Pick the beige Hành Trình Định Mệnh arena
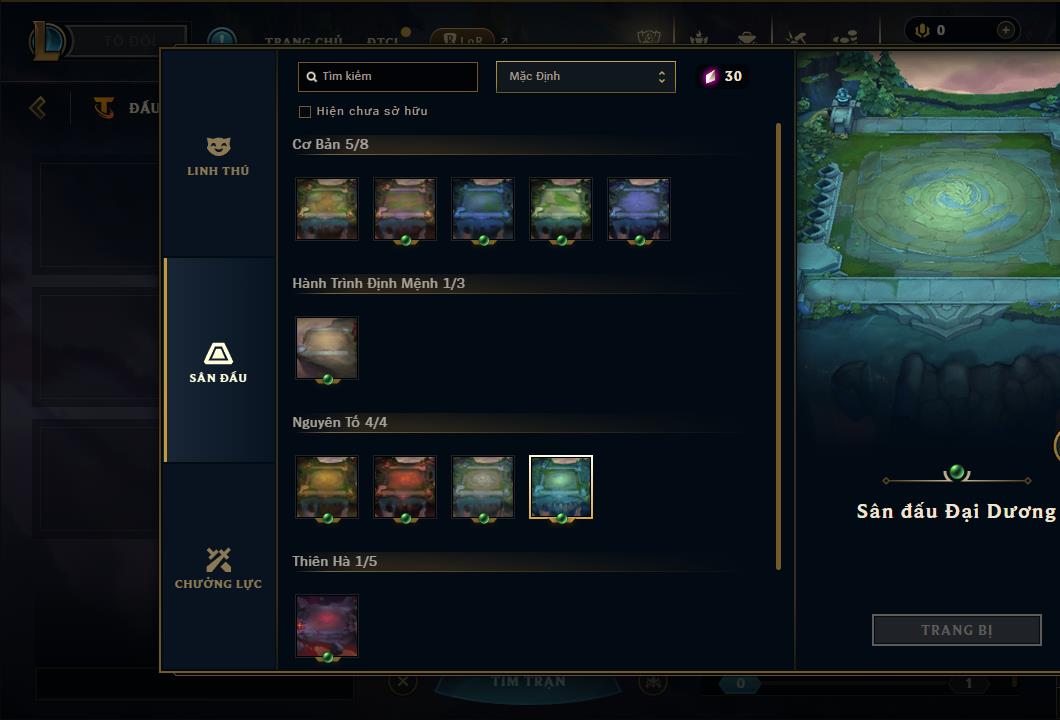The width and height of the screenshot is (1060, 720). pyautogui.click(x=327, y=348)
